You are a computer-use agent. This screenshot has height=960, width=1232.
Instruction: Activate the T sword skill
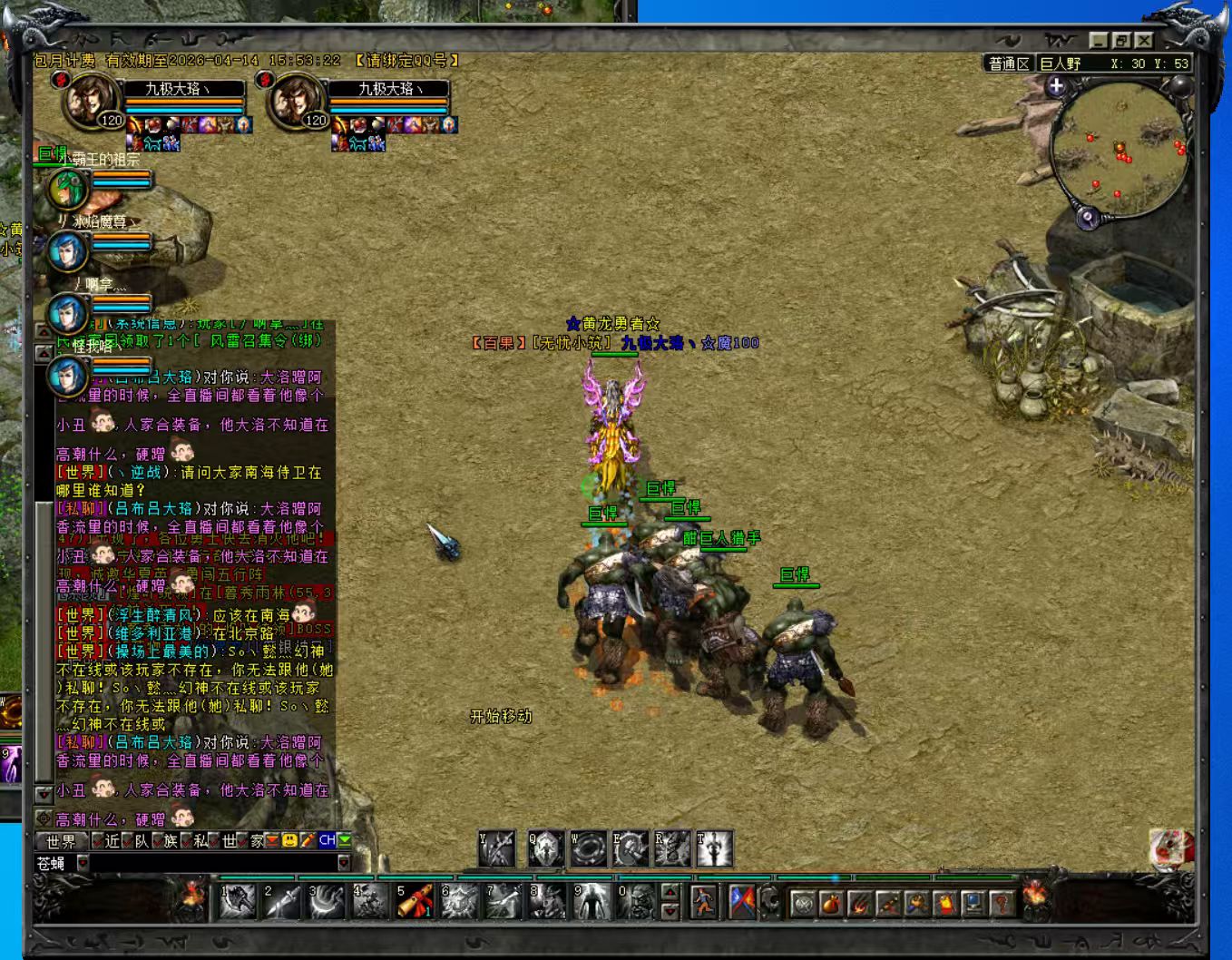click(x=715, y=848)
